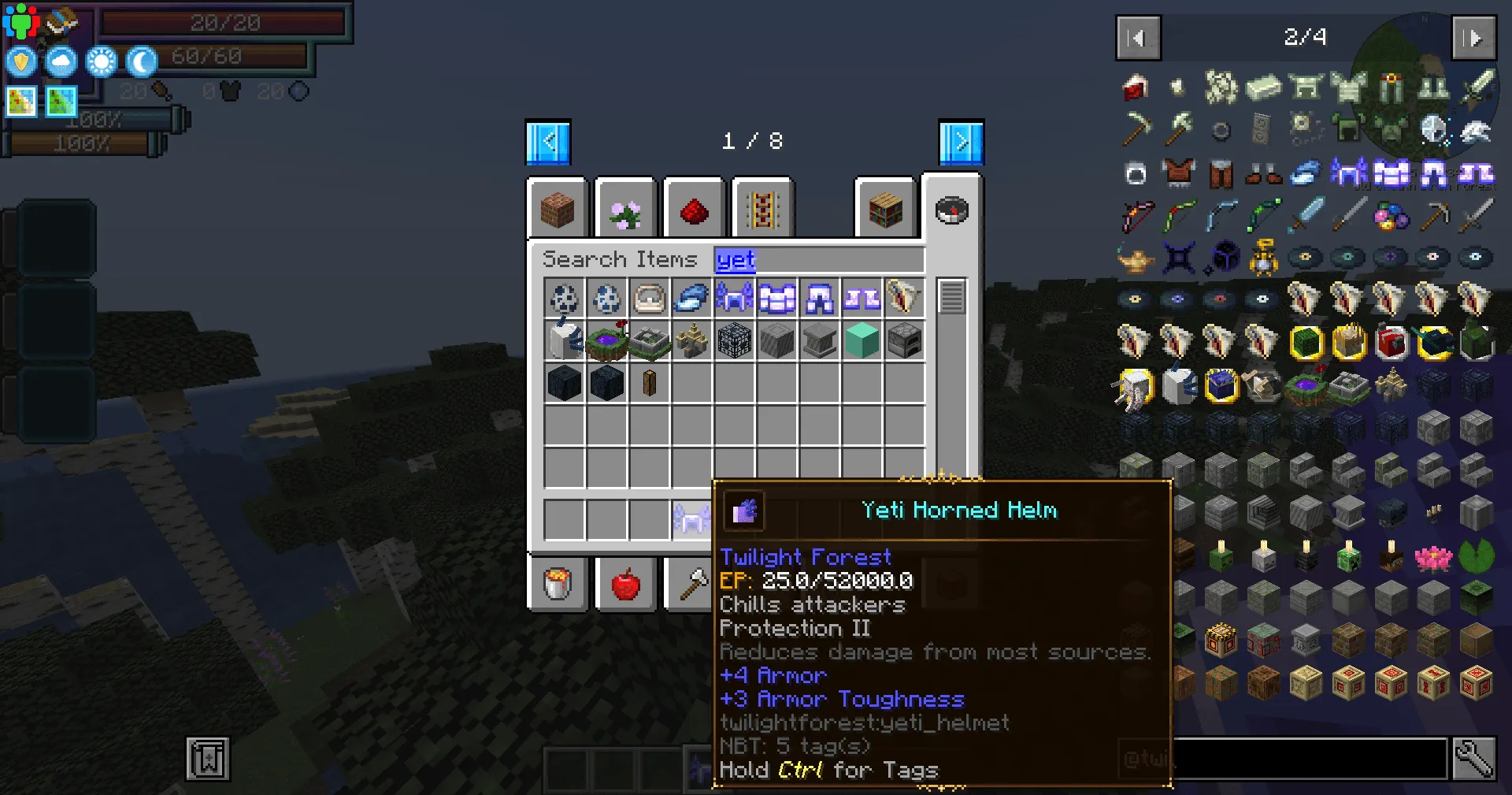This screenshot has height=795, width=1512.
Task: Toggle the moon phase HUD indicator
Action: point(140,61)
